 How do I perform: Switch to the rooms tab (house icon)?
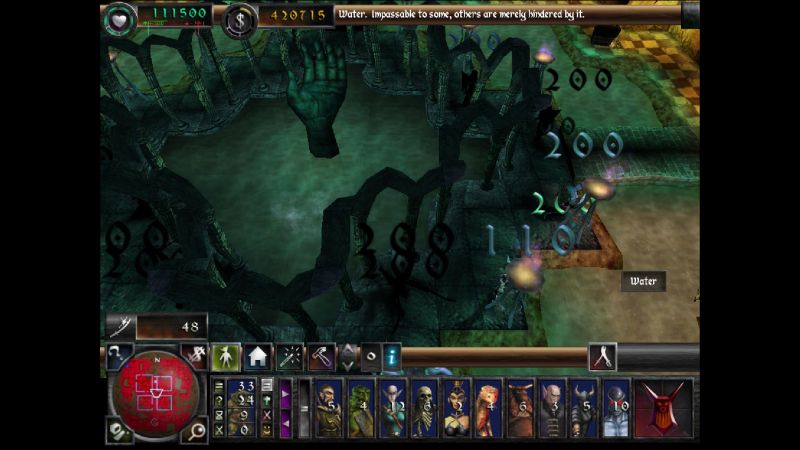click(258, 356)
